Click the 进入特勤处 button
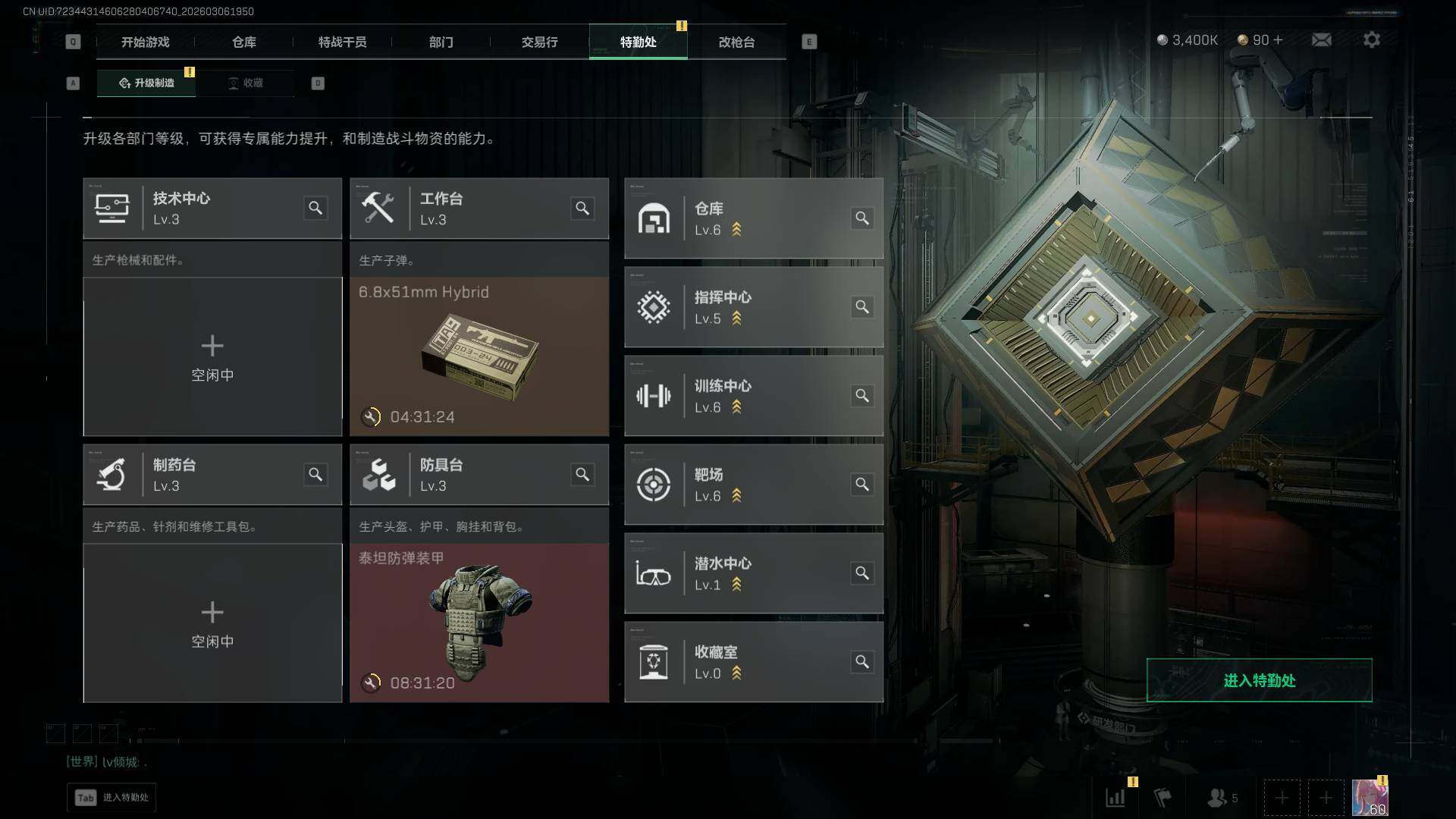 (1259, 680)
